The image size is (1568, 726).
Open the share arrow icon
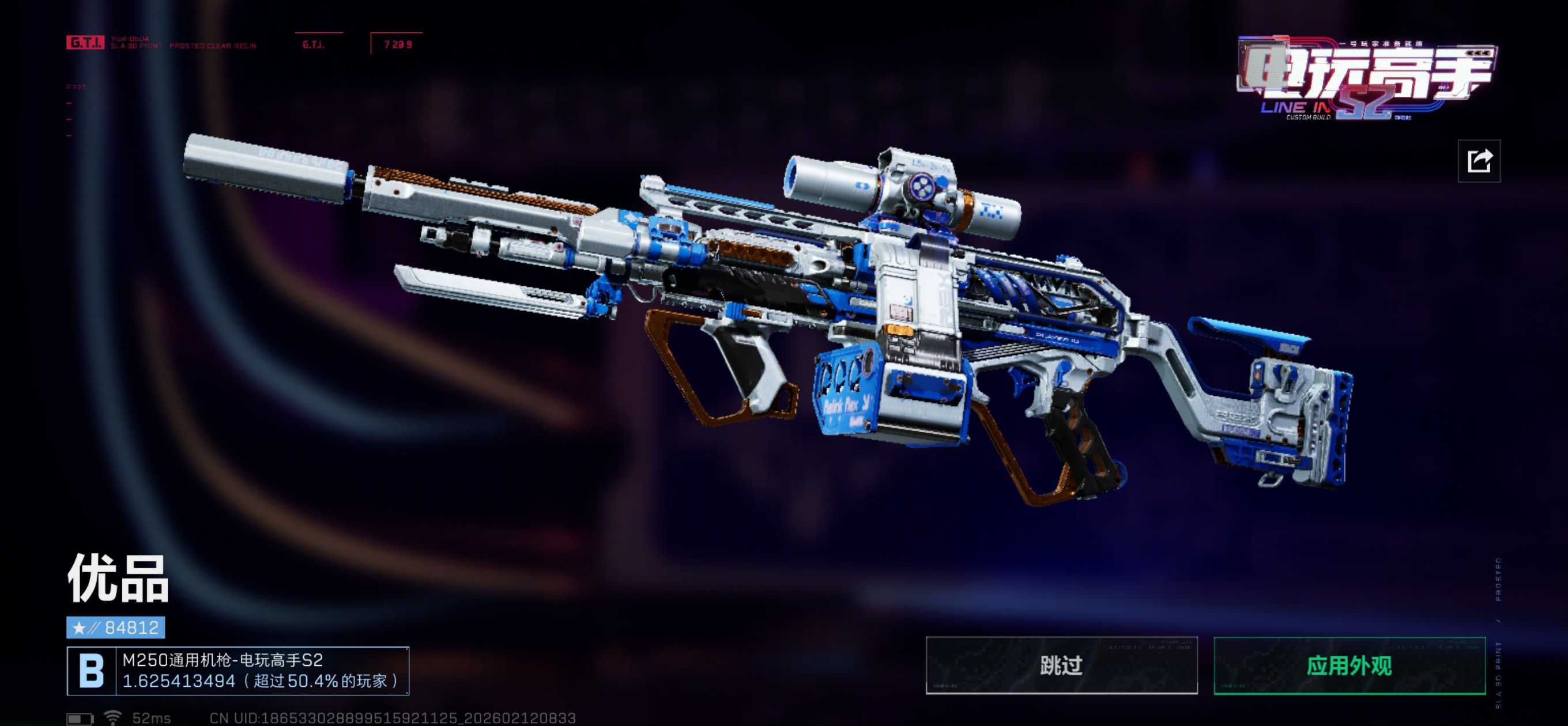pyautogui.click(x=1479, y=161)
